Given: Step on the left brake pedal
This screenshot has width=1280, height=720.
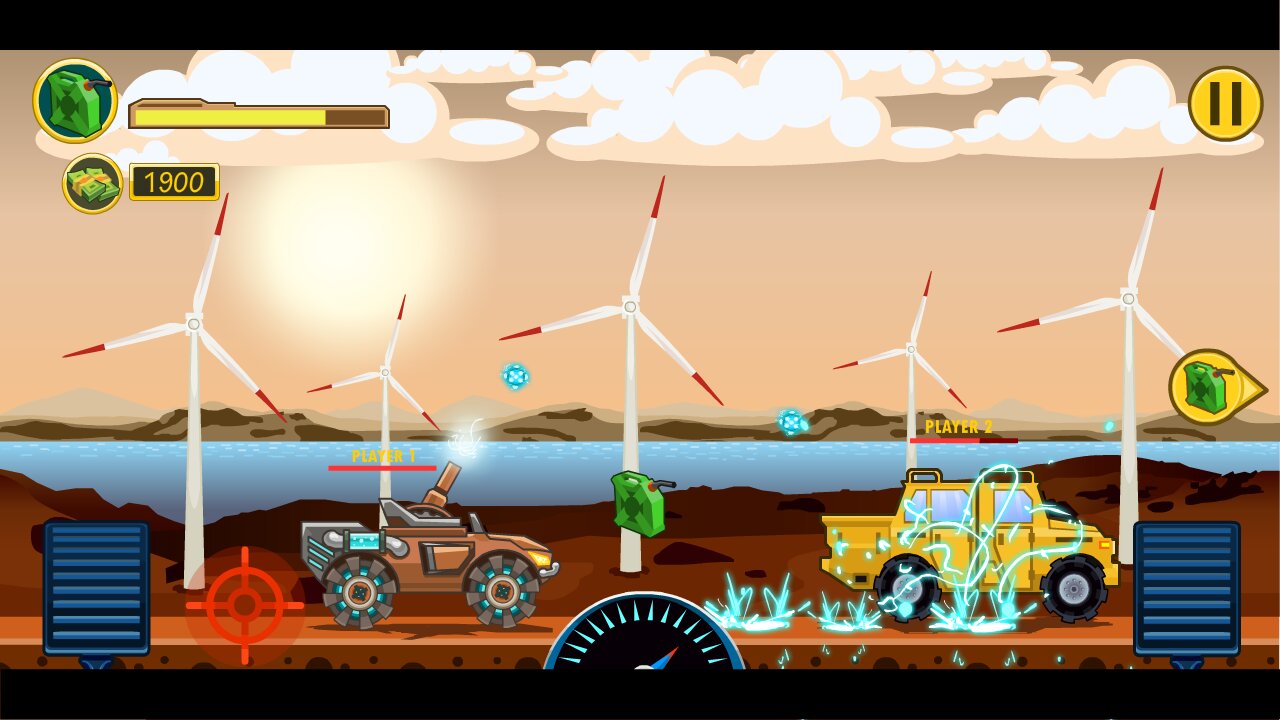Looking at the screenshot, I should point(96,588).
